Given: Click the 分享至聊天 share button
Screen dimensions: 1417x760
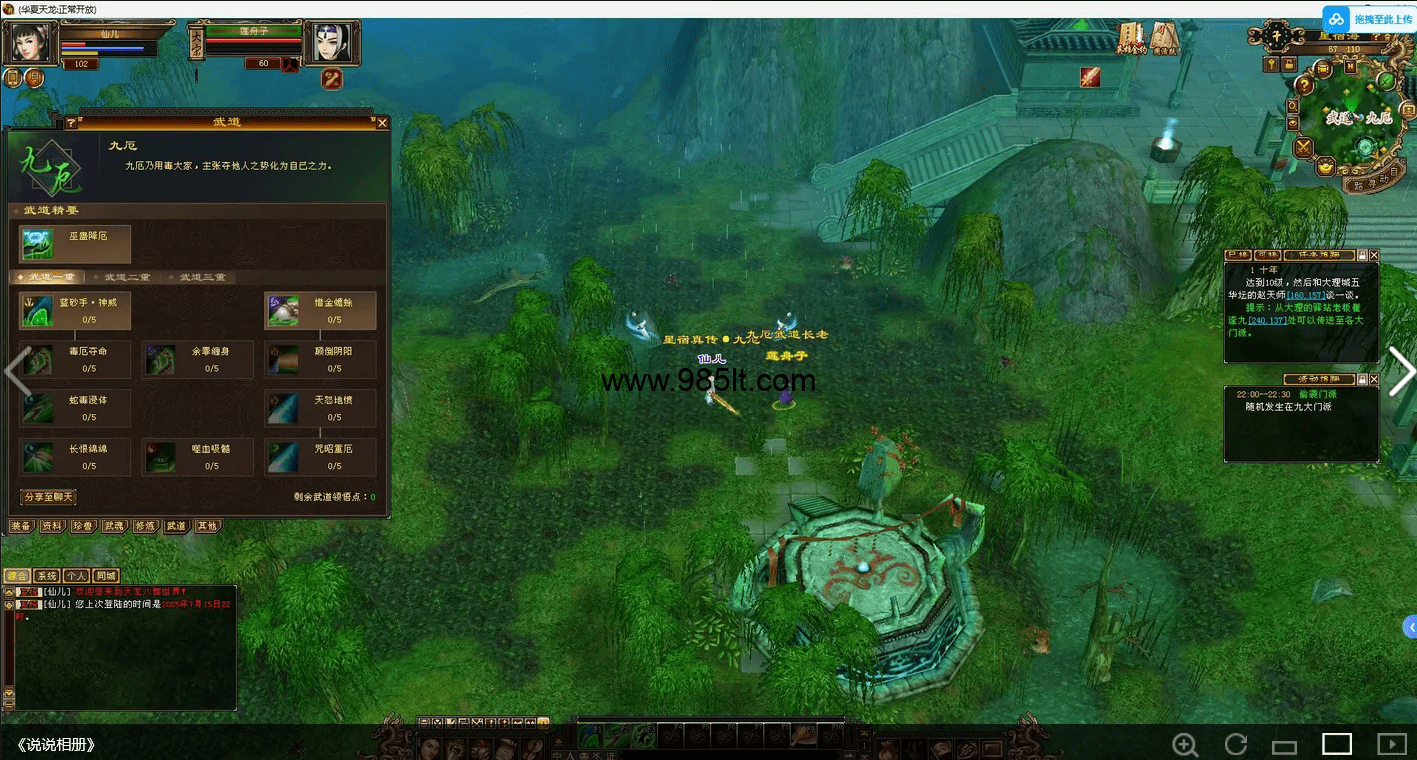Looking at the screenshot, I should point(48,497).
